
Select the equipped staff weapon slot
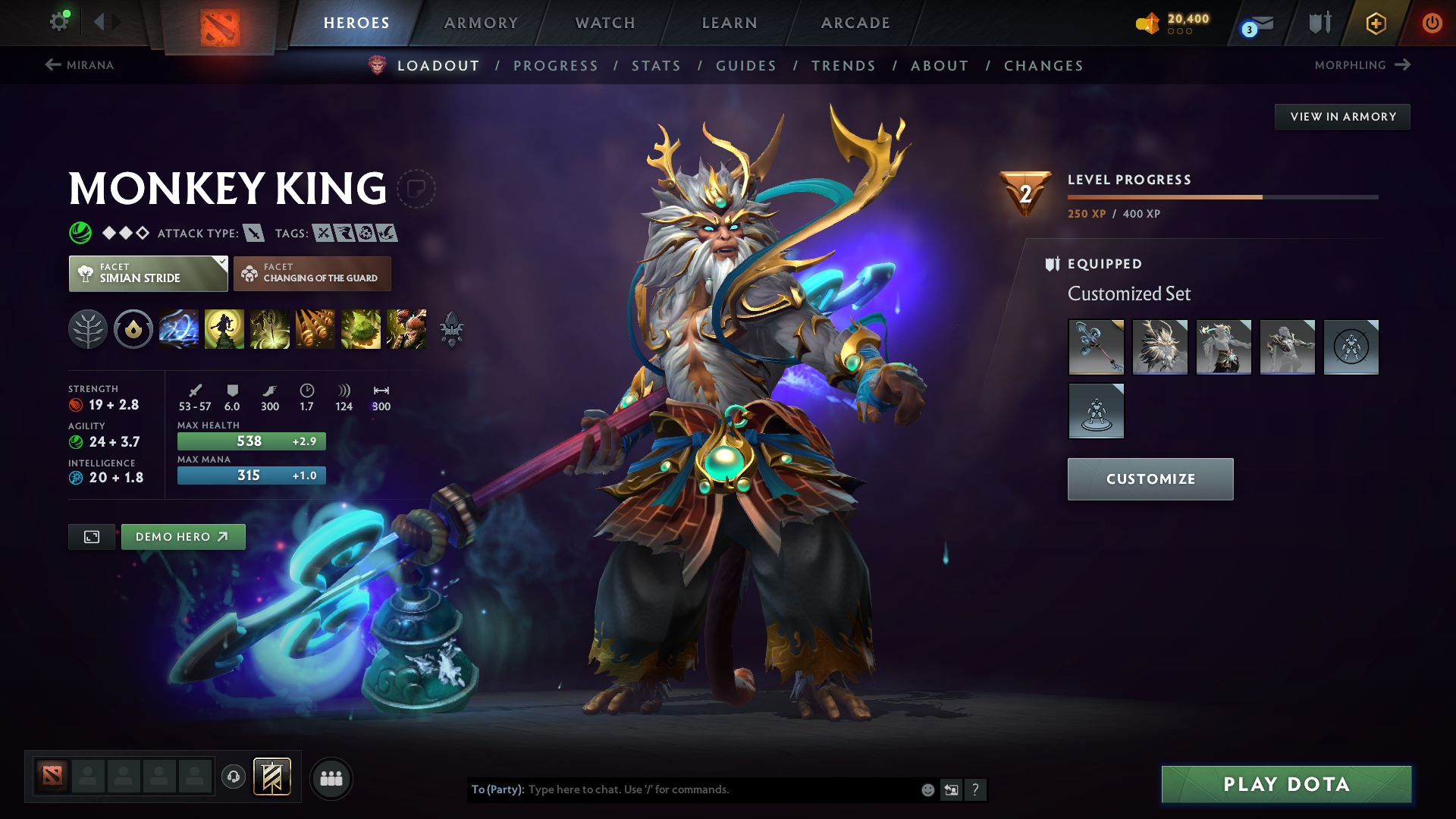1096,347
